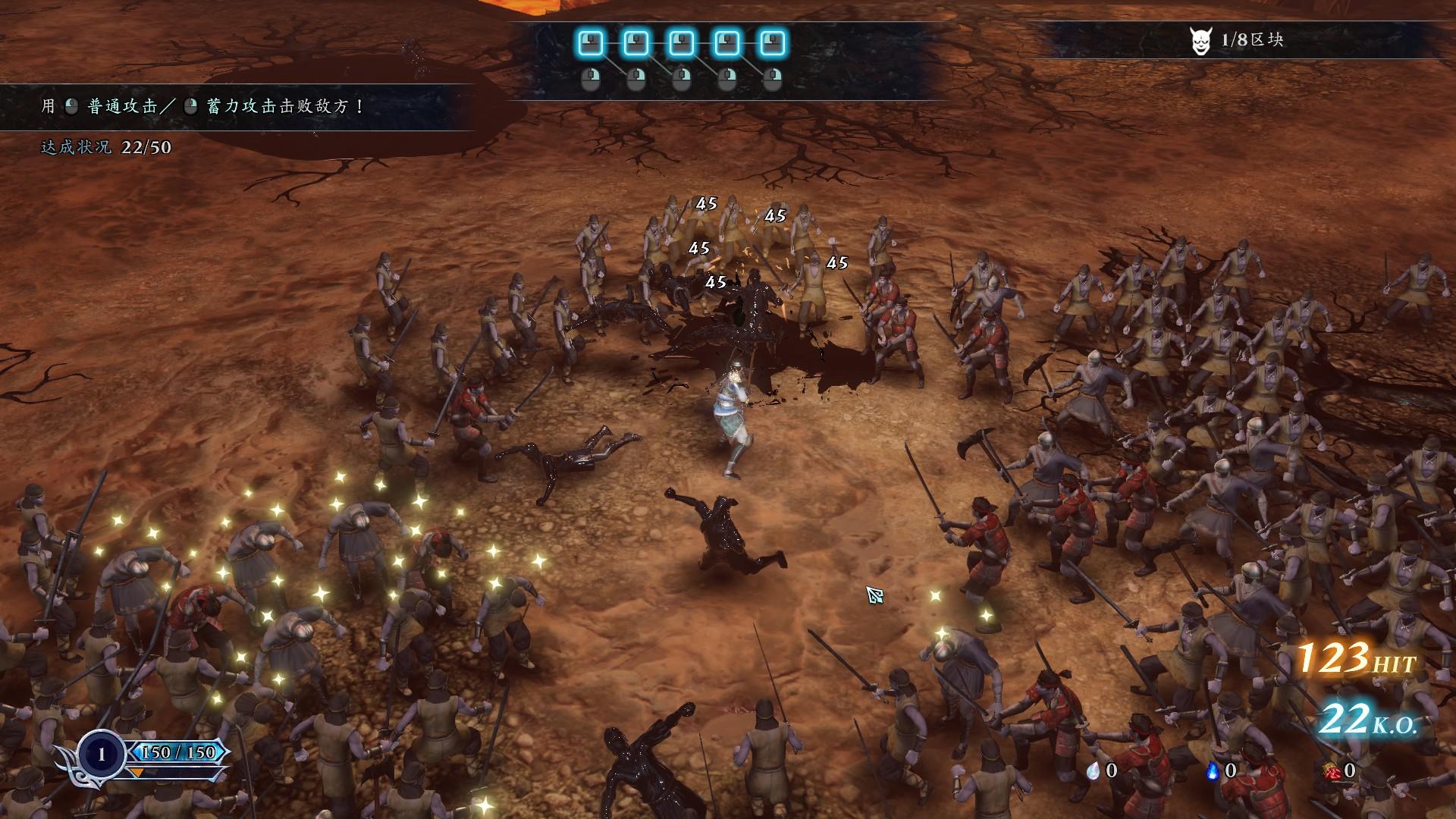Select the red crystal currency icon
The width and height of the screenshot is (1456, 819).
pyautogui.click(x=1331, y=771)
